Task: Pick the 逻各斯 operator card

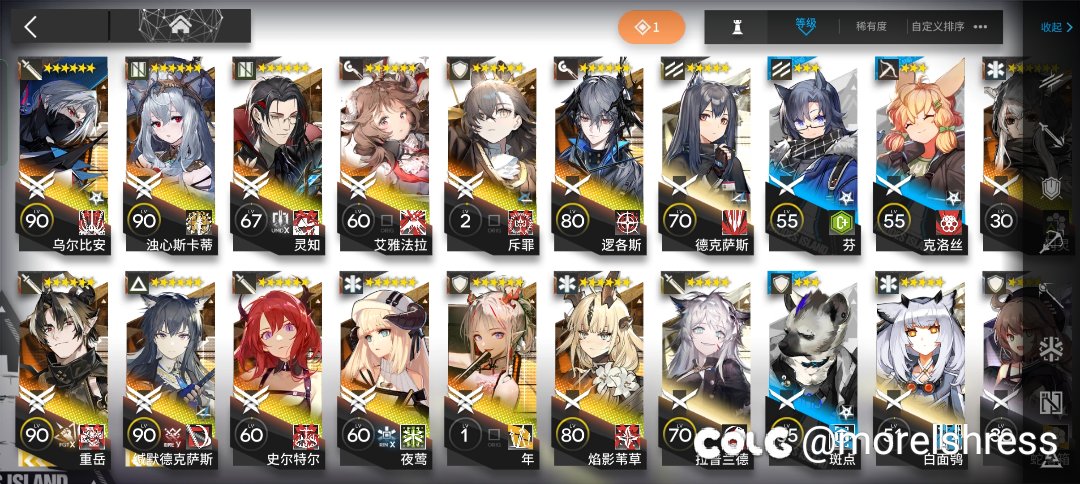Action: tap(603, 150)
